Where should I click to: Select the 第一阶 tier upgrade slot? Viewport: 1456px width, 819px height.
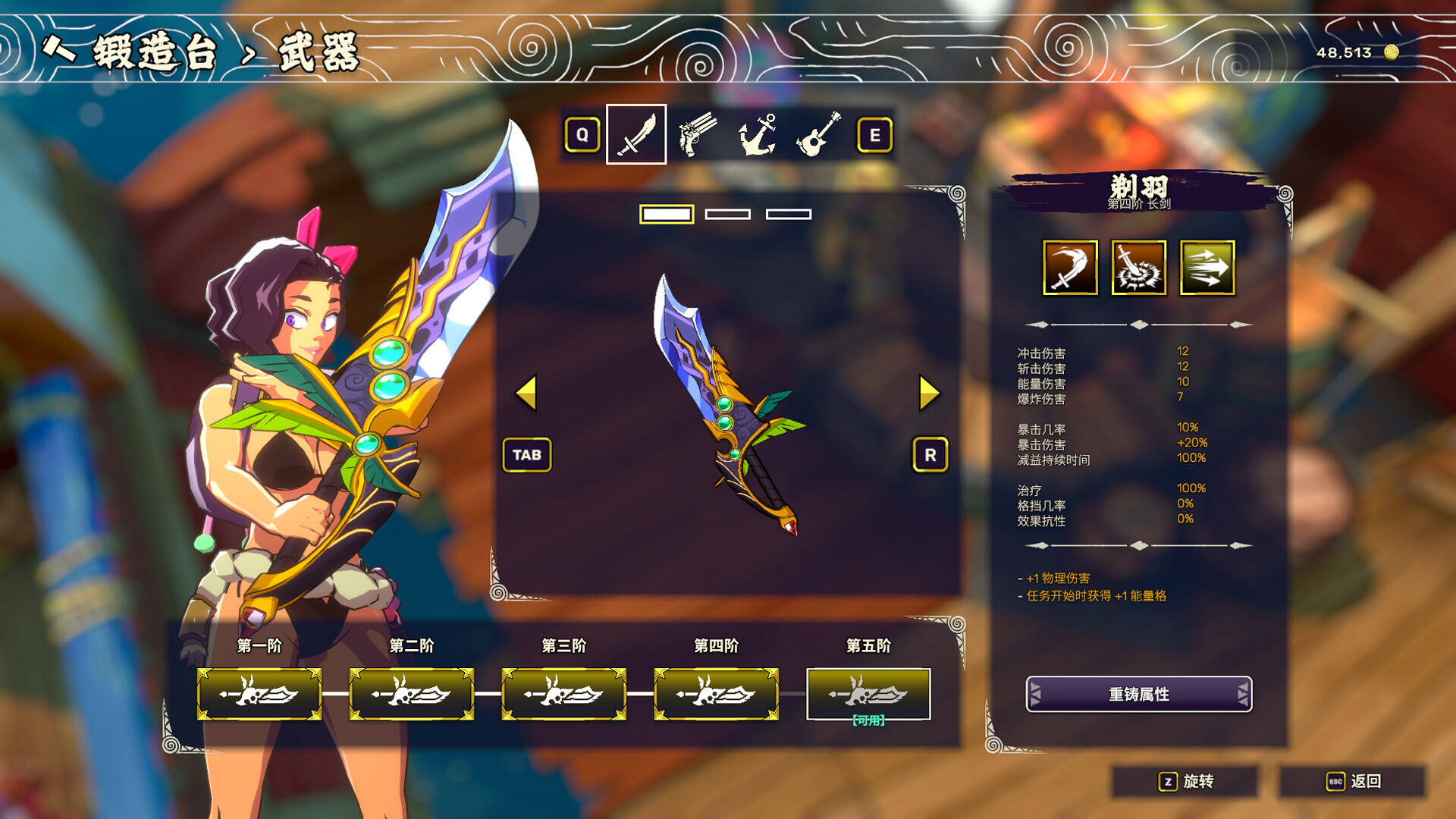coord(259,694)
